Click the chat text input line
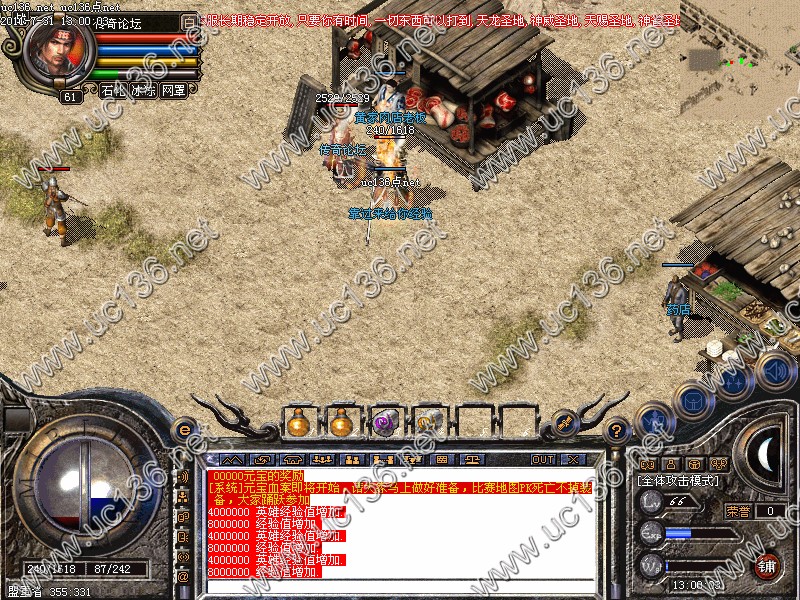800x600 pixels. pos(400,587)
